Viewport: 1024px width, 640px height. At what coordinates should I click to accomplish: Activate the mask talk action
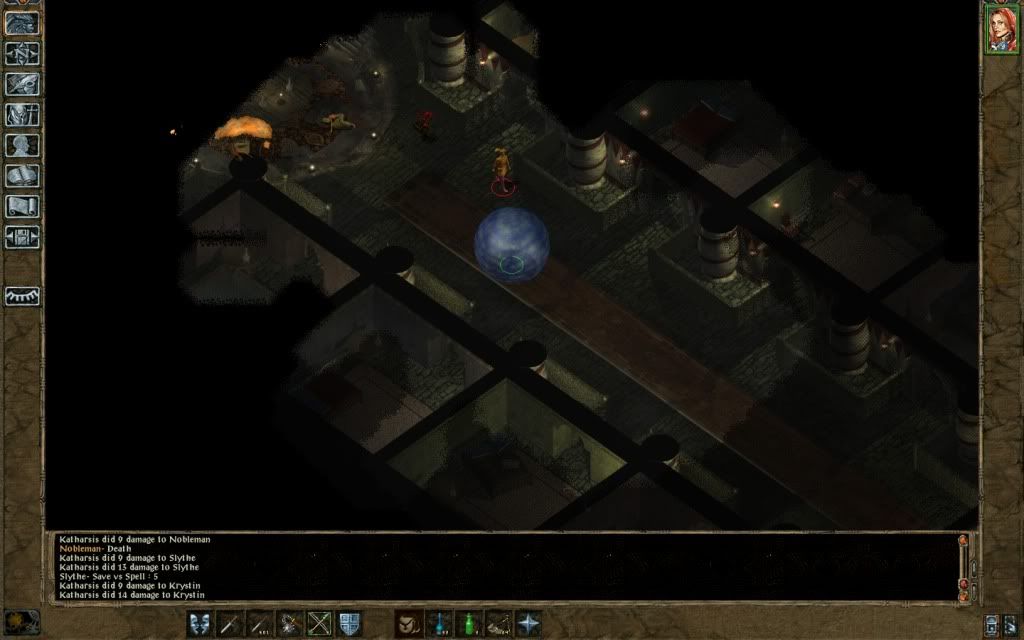click(x=200, y=624)
